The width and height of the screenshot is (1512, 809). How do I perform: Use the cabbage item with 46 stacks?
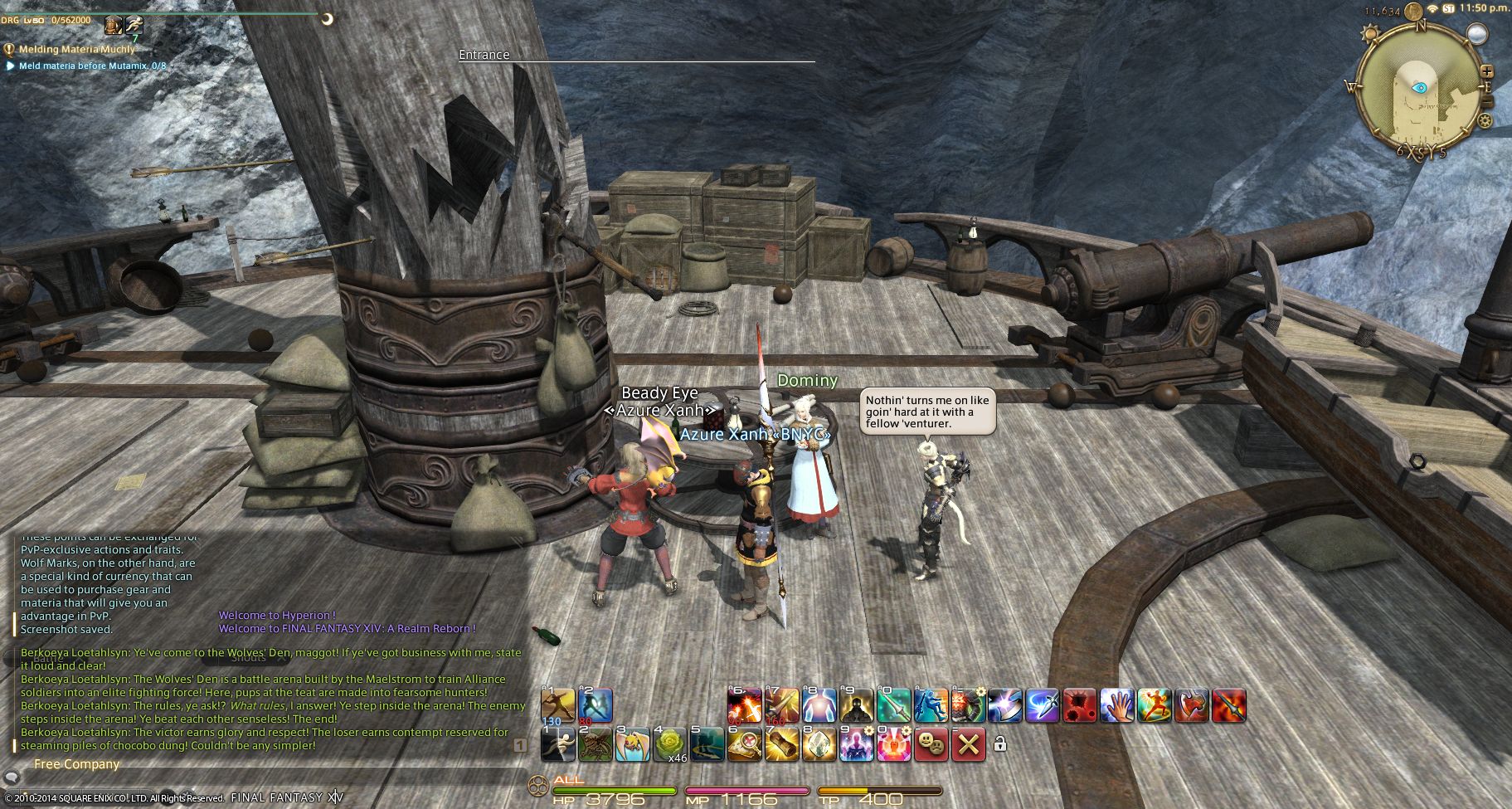coord(670,745)
